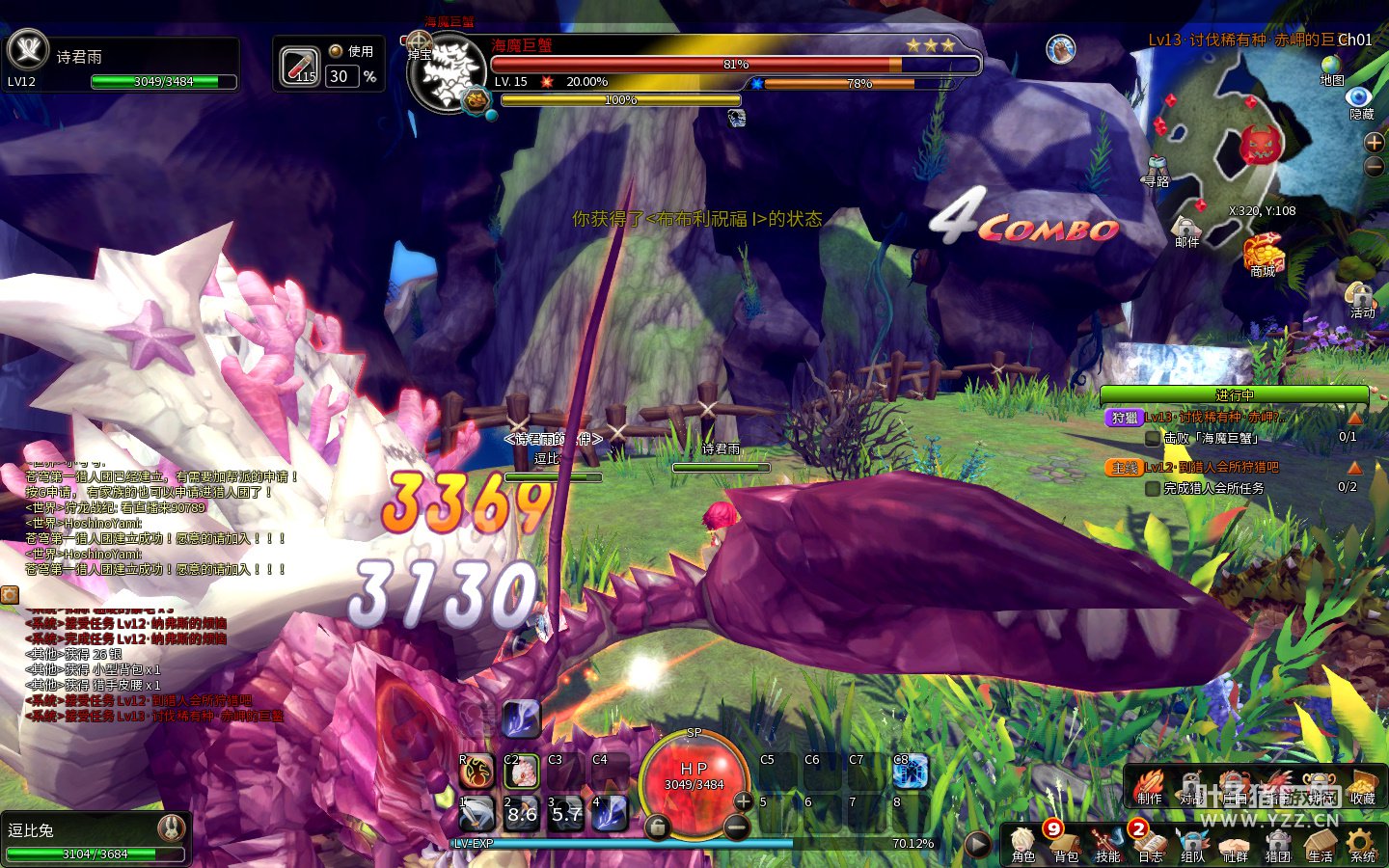Open the 背包 backpack inventory

pyautogui.click(x=1066, y=845)
